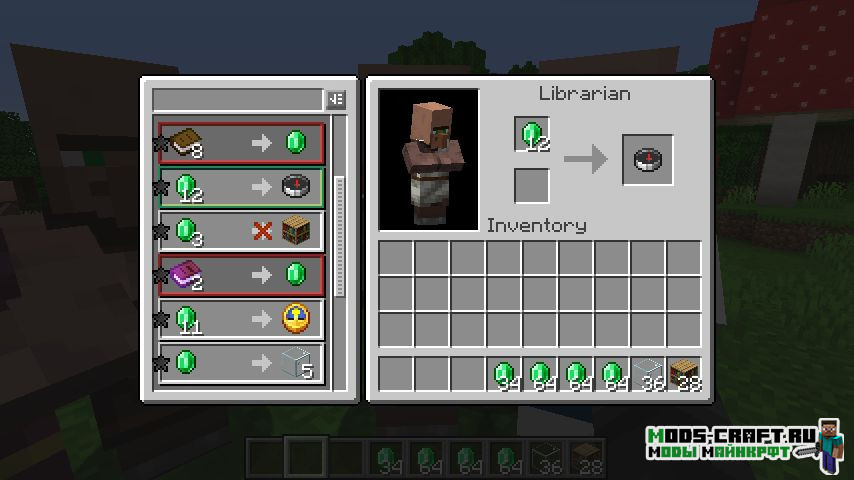Select the stack of 34 emeralds
This screenshot has height=480, width=854.
click(504, 374)
